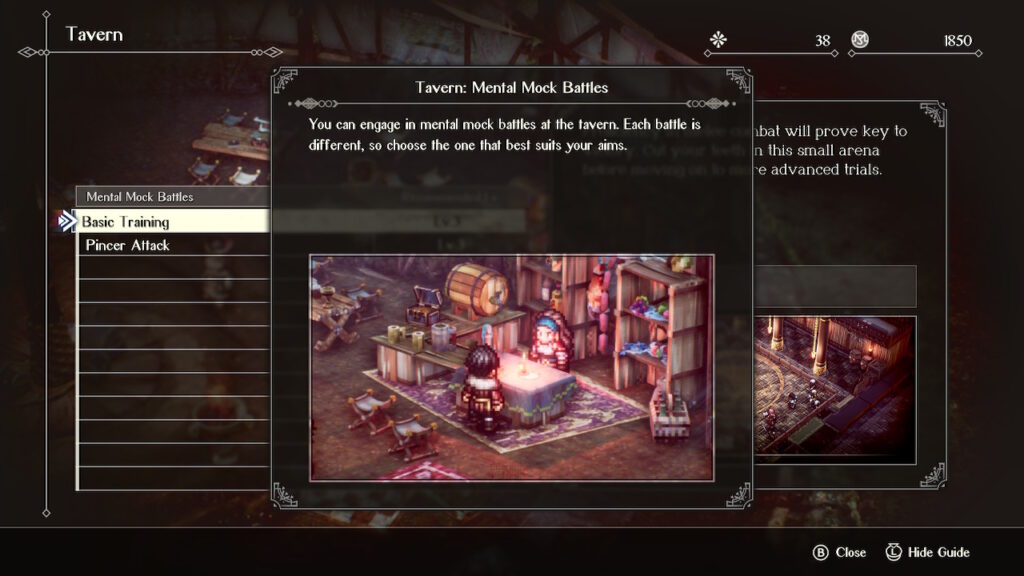Select the Basic Training mock battle
Viewport: 1024px width, 576px height.
click(x=170, y=222)
